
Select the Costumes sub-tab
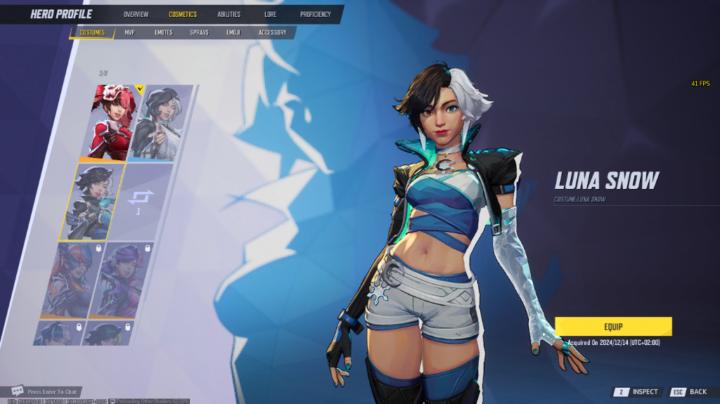pyautogui.click(x=92, y=32)
